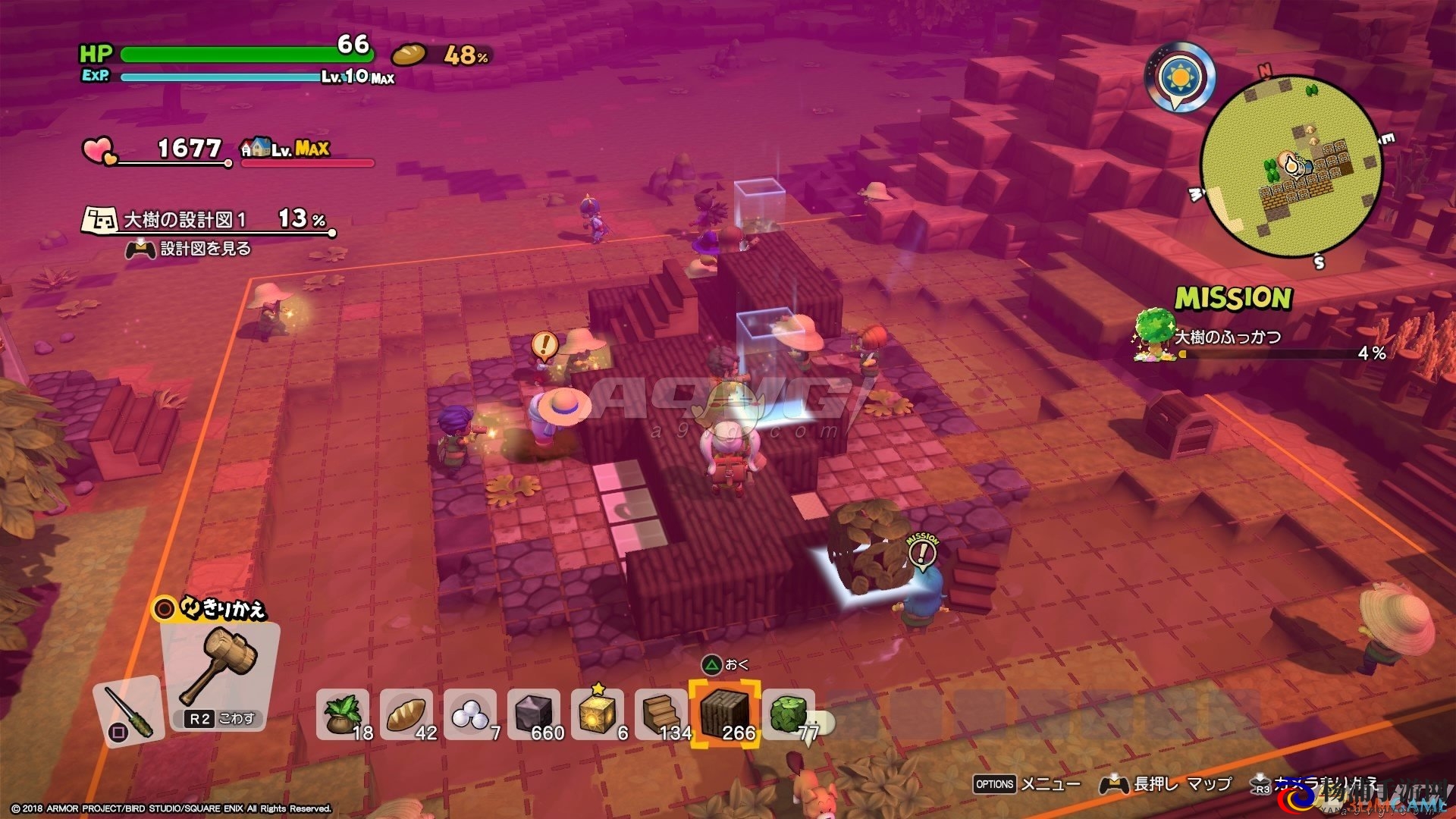Click the gratitude hearts icon
This screenshot has height=819, width=1456.
coord(99,150)
